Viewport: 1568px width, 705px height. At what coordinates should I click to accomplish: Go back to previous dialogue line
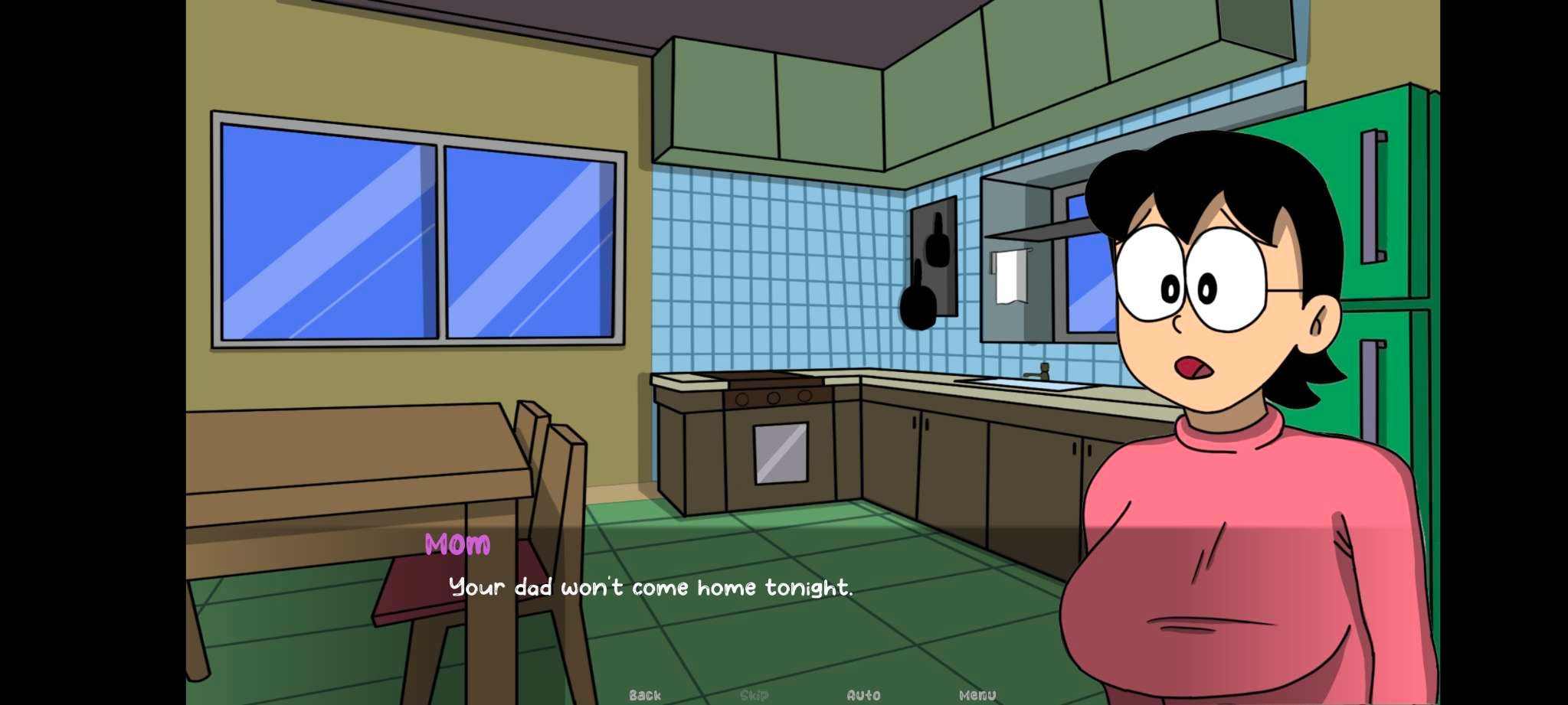pos(644,695)
